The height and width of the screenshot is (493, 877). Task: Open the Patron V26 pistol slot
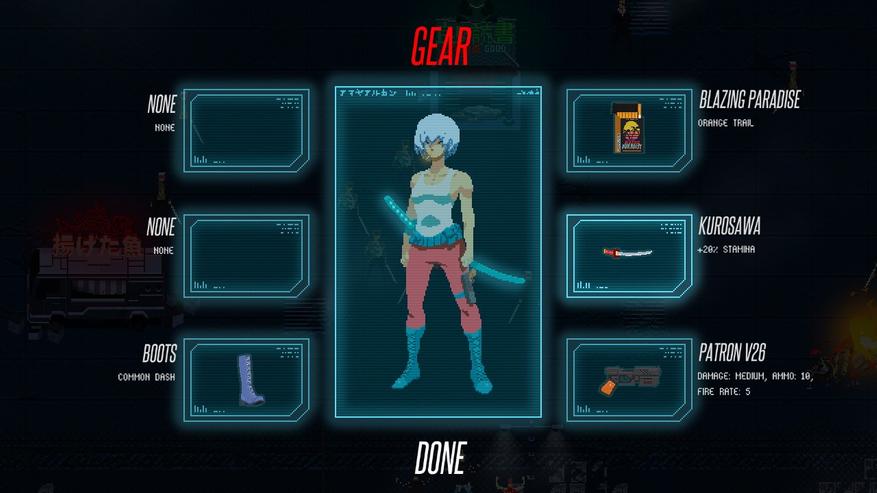628,379
